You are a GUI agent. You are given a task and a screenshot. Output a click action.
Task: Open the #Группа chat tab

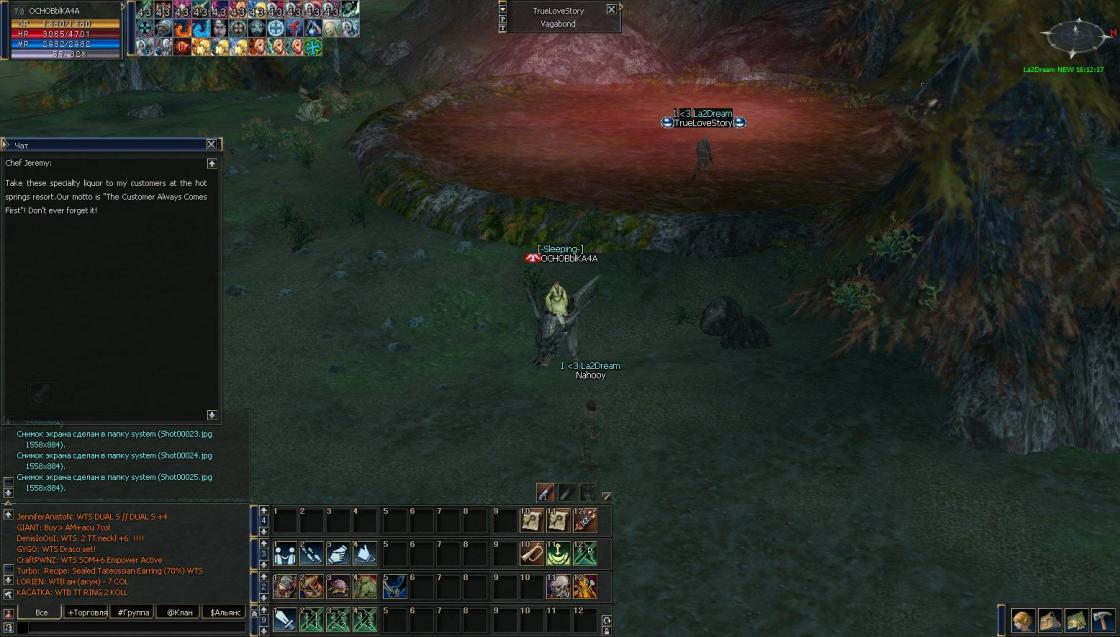(133, 612)
